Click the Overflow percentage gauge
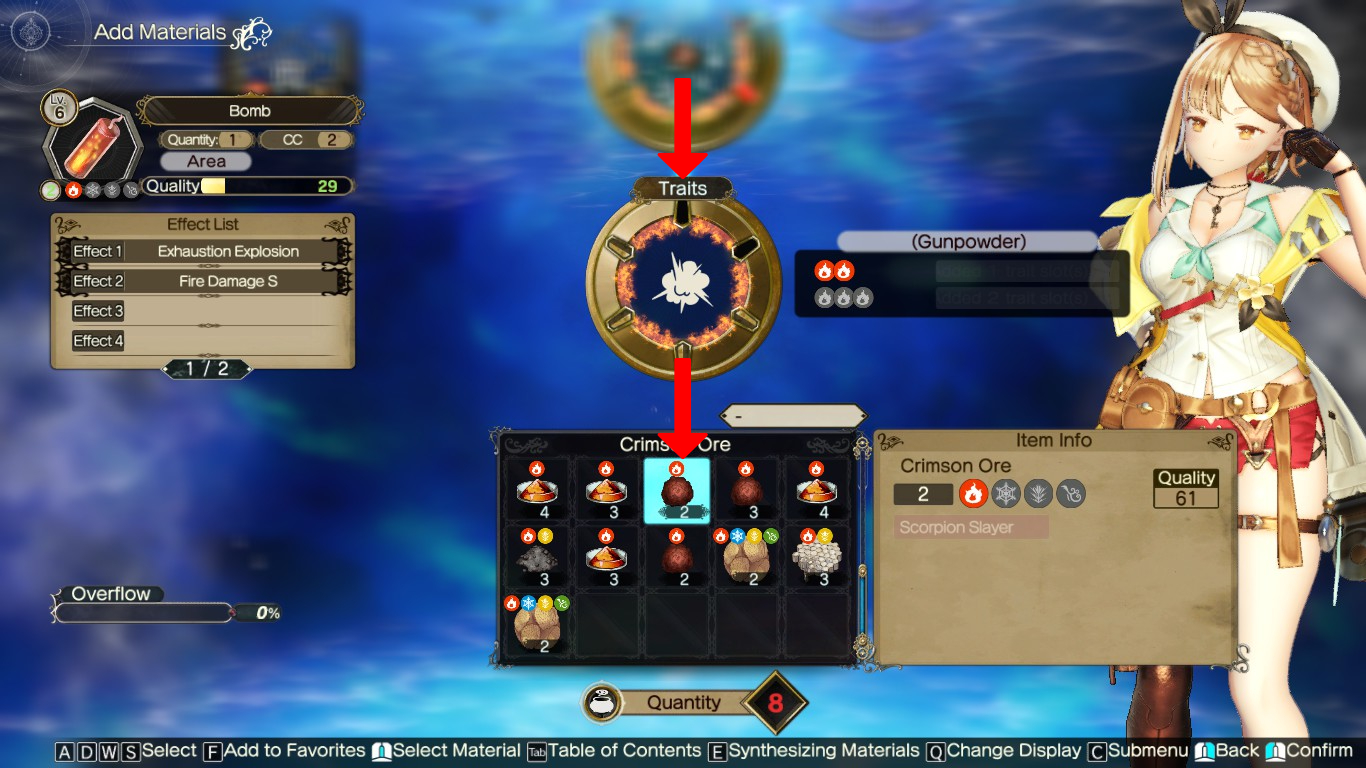Screen dimensions: 1366x768 pyautogui.click(x=143, y=613)
